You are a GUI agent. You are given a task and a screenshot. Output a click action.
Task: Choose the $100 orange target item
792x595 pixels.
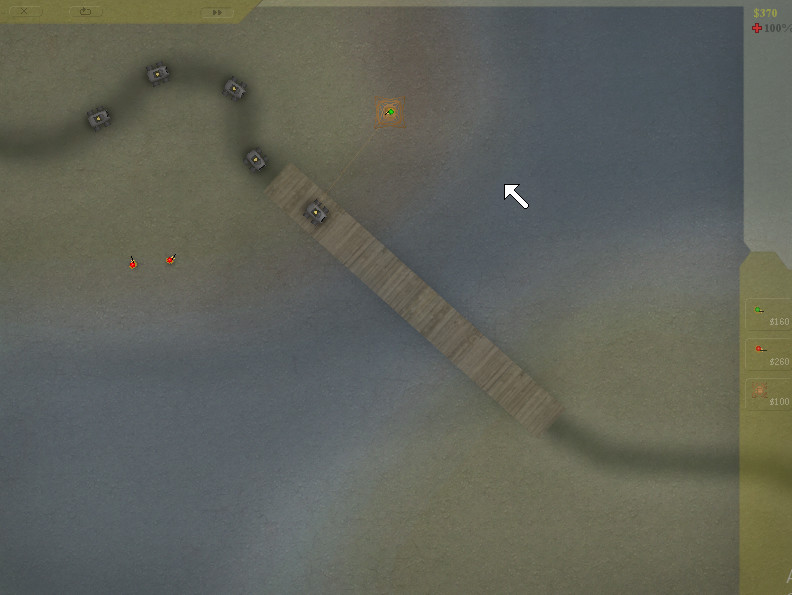[x=767, y=394]
